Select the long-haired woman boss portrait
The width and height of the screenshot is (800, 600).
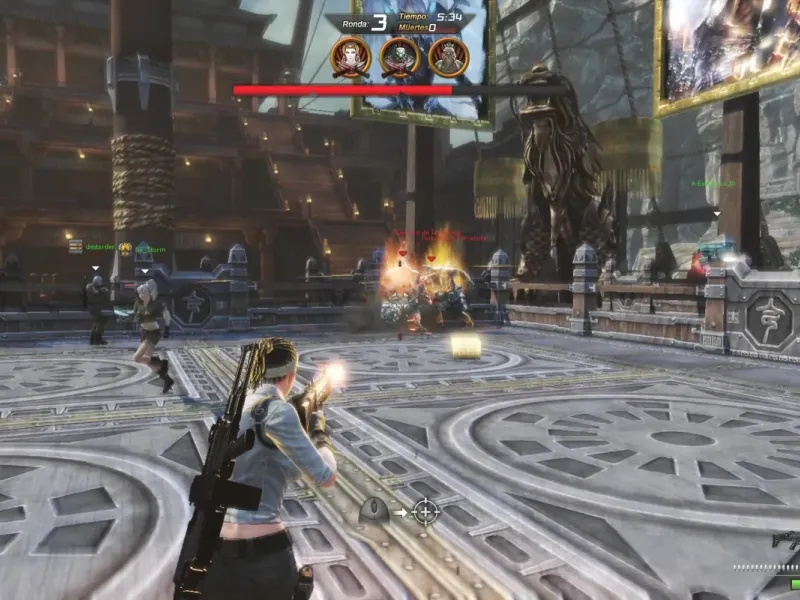click(351, 57)
